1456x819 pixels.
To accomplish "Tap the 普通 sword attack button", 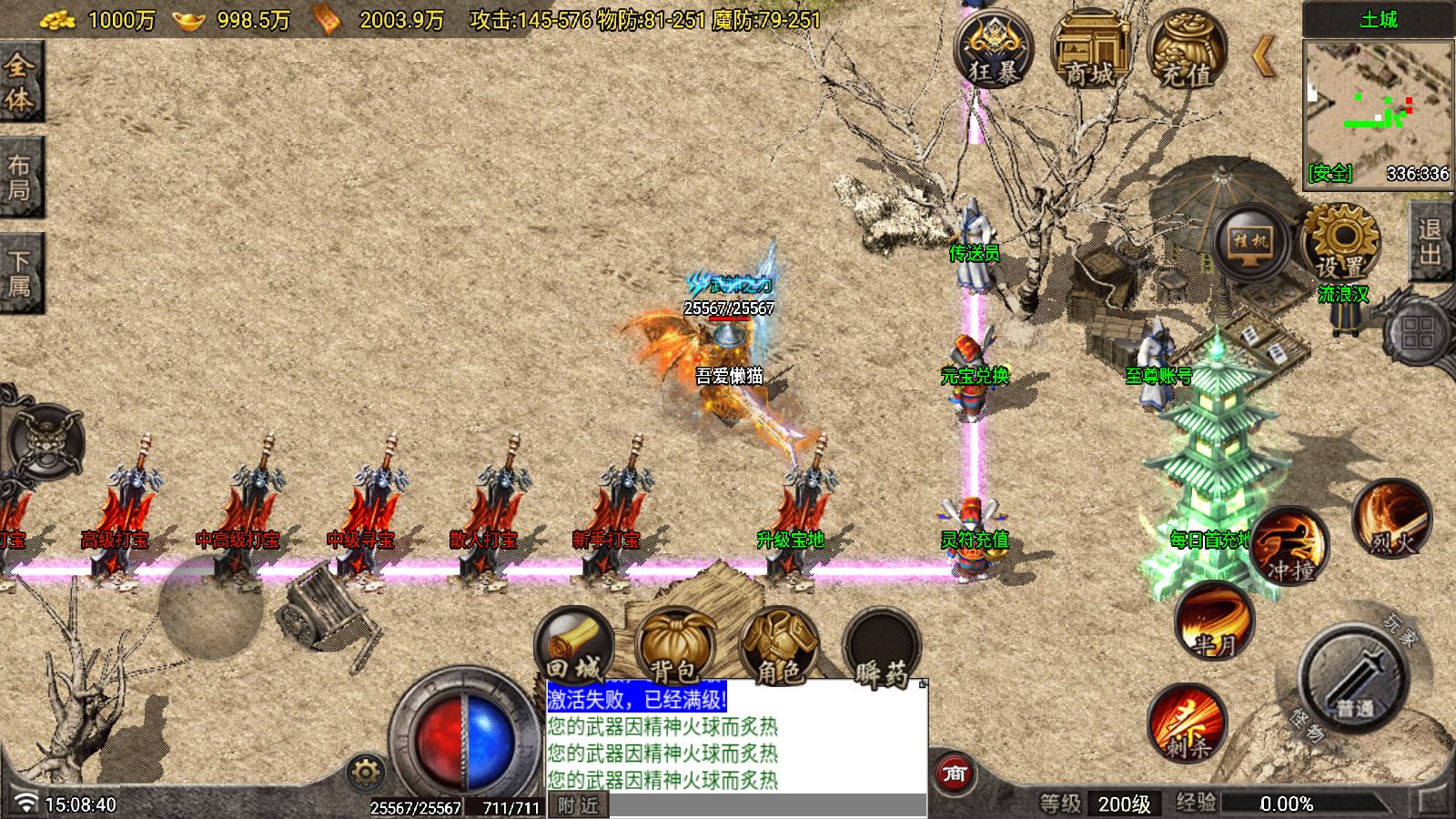I will (x=1354, y=680).
